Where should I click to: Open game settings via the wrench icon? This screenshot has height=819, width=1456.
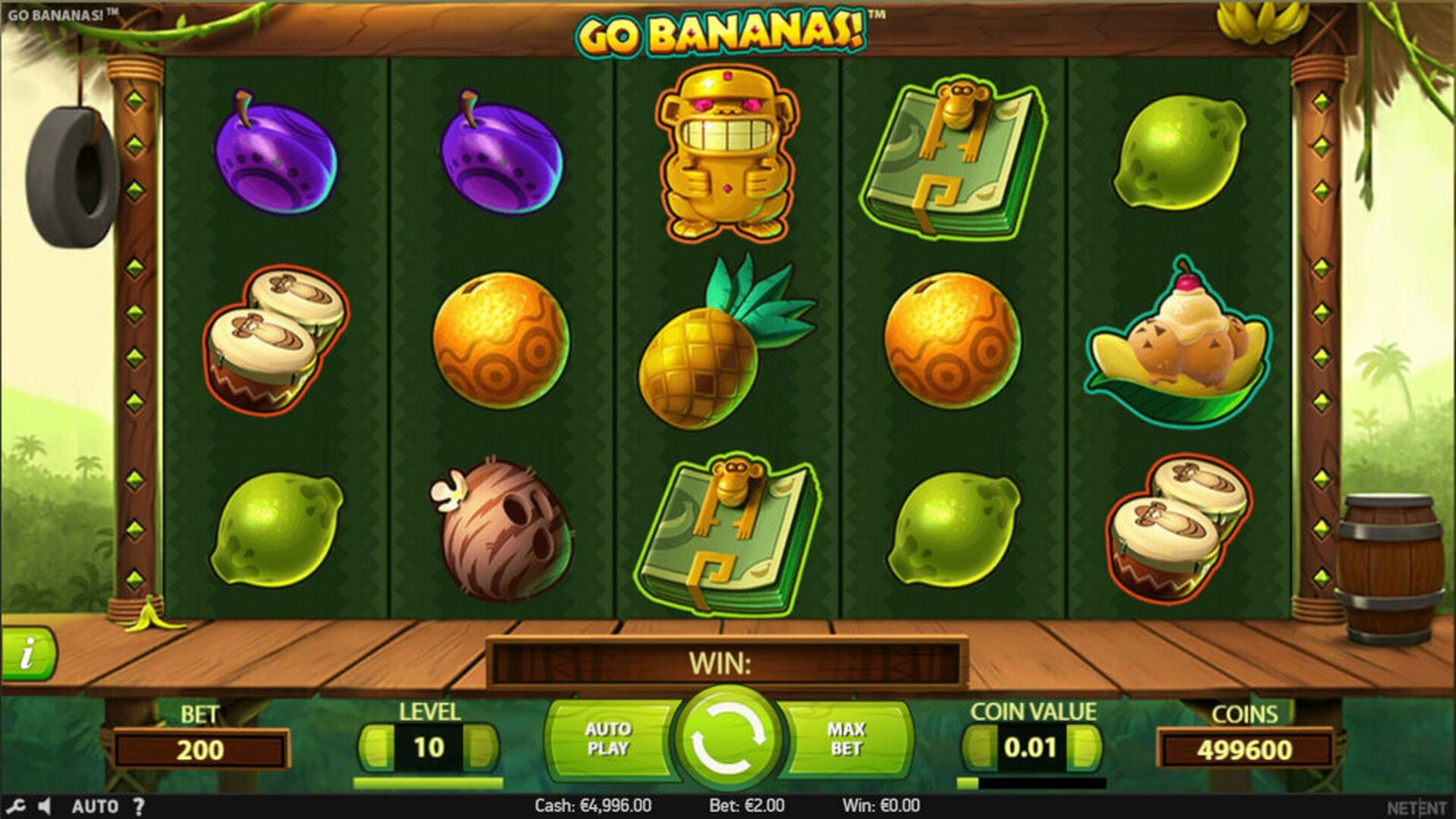point(17,806)
